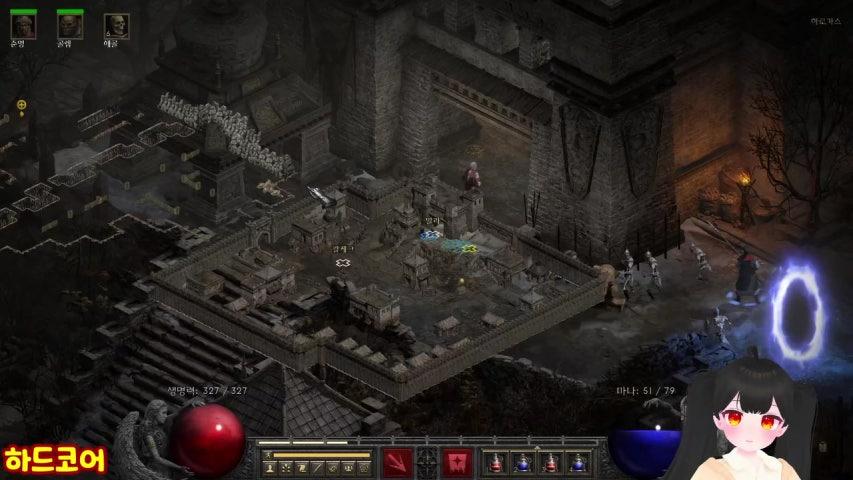Click the second summoned minion portrait
Screen dimensions: 853x480
pyautogui.click(x=70, y=25)
